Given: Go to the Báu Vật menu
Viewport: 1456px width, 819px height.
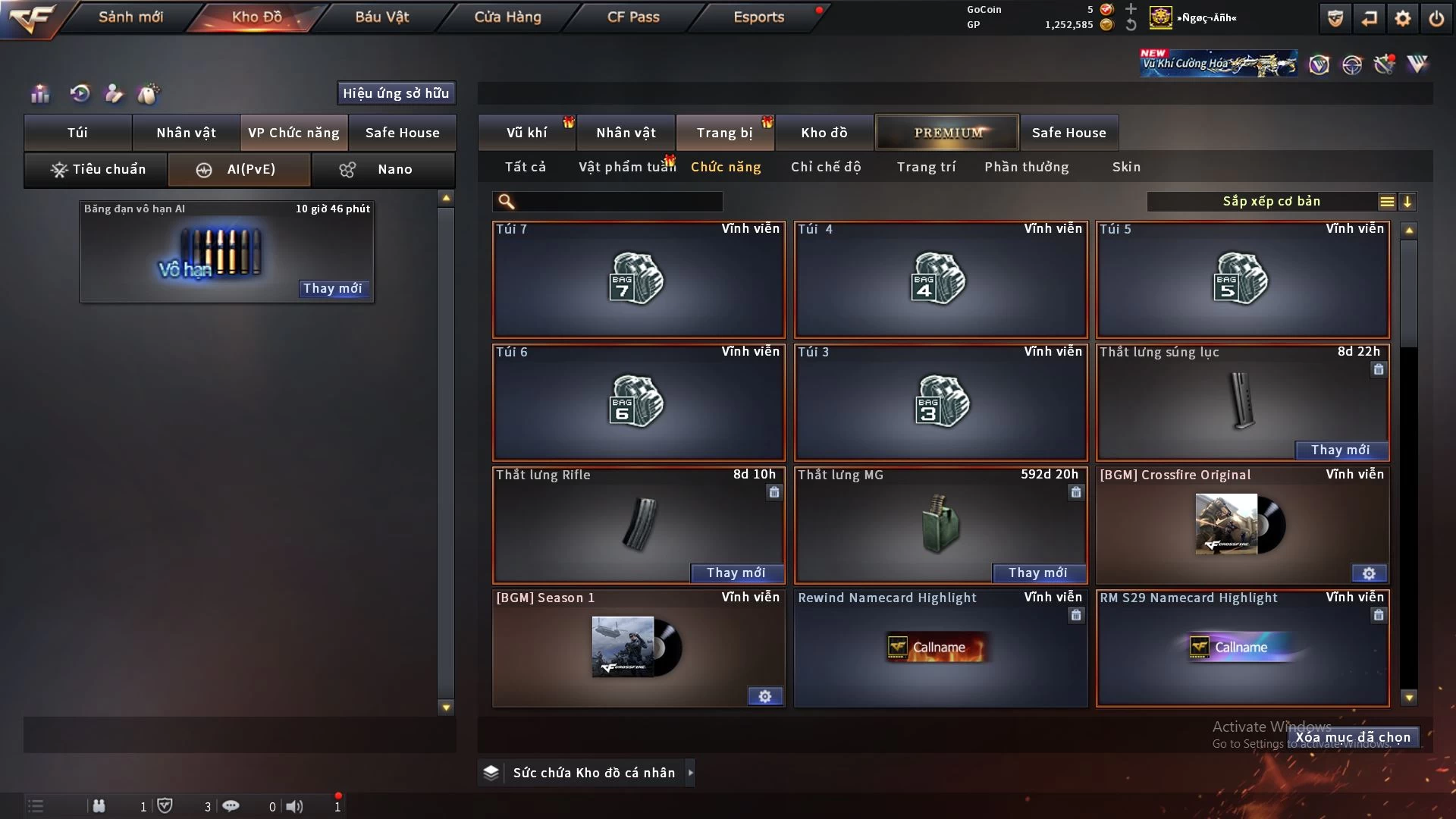Looking at the screenshot, I should click(x=381, y=17).
